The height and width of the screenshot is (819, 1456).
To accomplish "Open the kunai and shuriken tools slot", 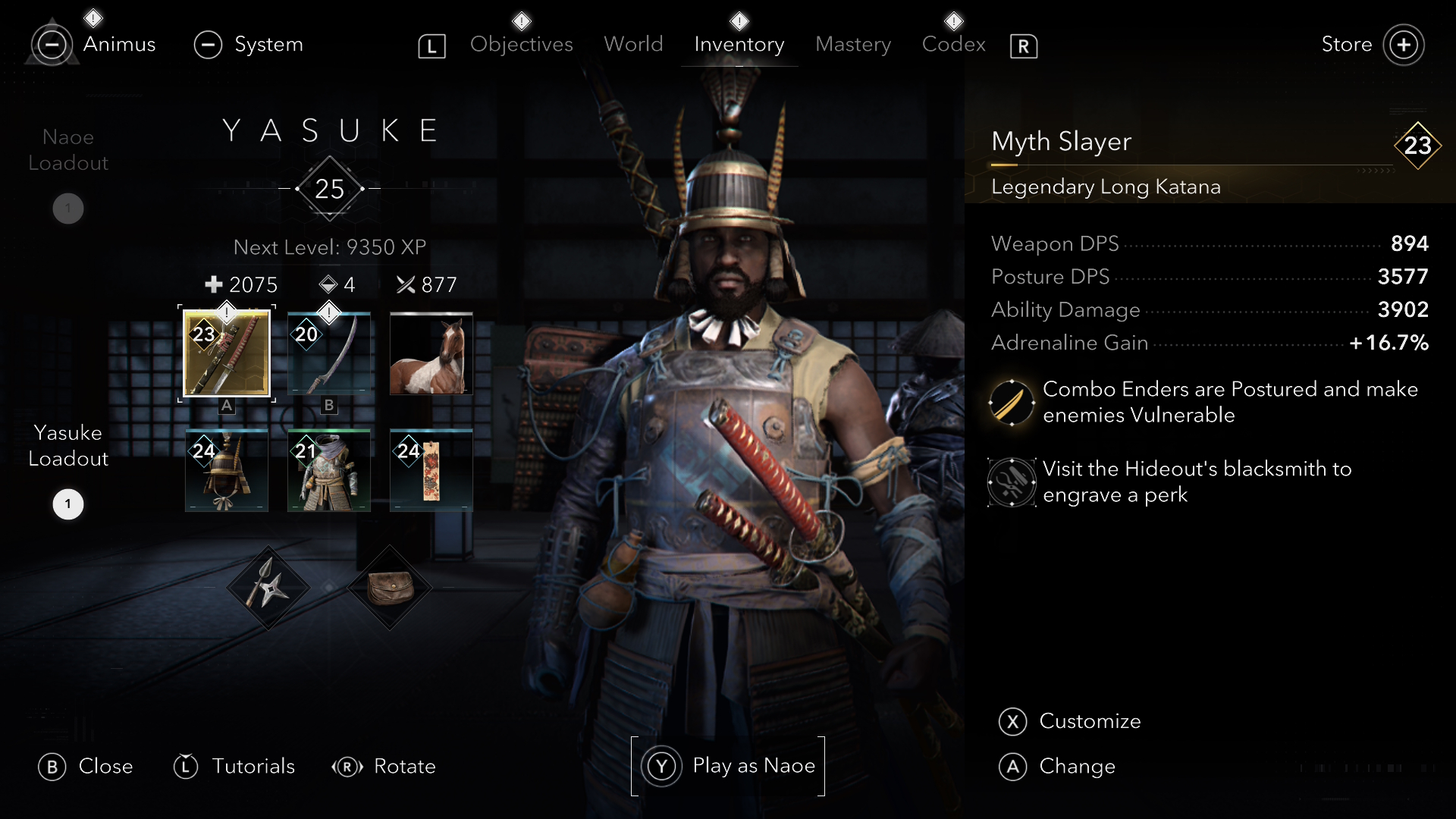I will click(x=268, y=588).
